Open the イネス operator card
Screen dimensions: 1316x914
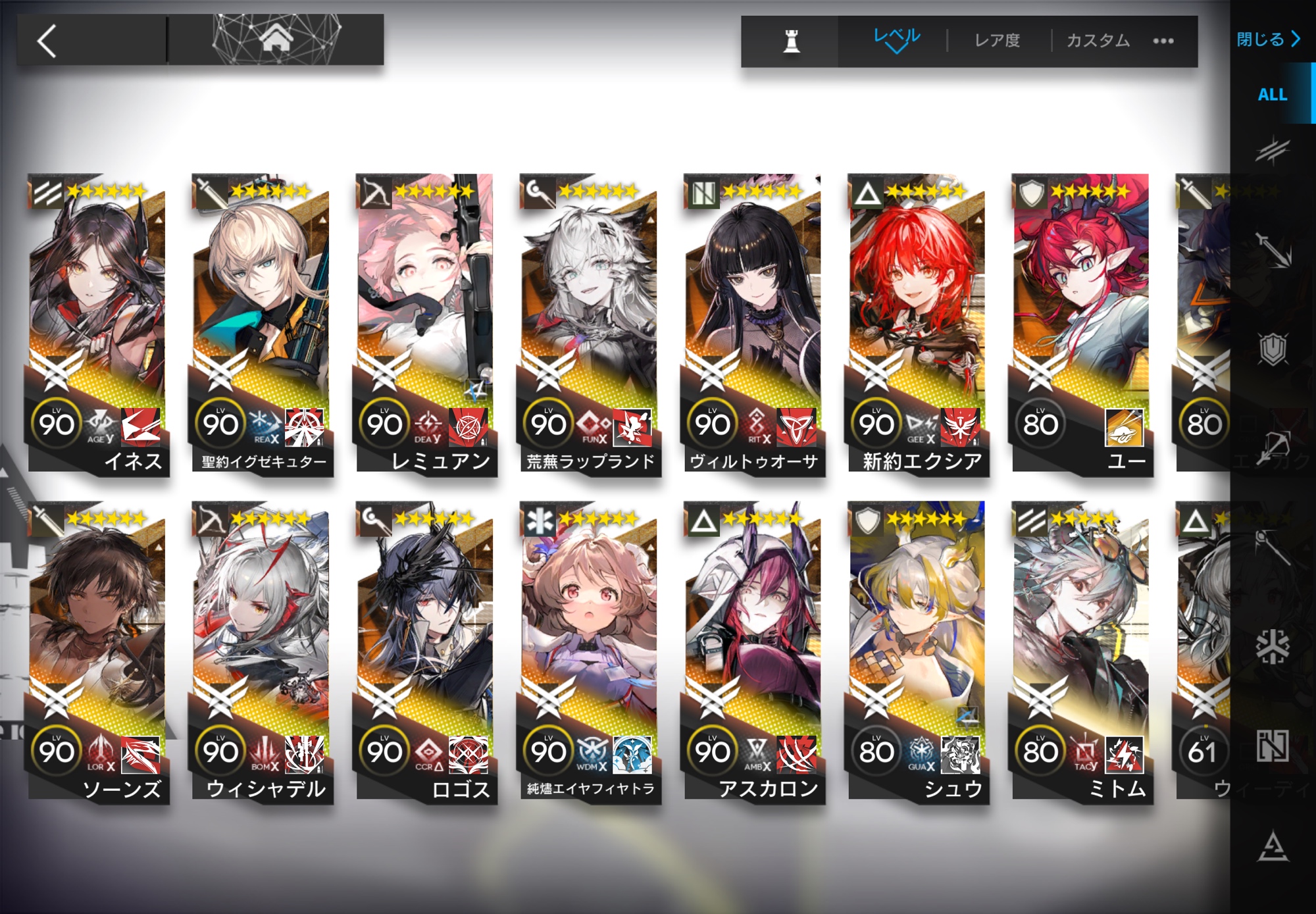(97, 322)
